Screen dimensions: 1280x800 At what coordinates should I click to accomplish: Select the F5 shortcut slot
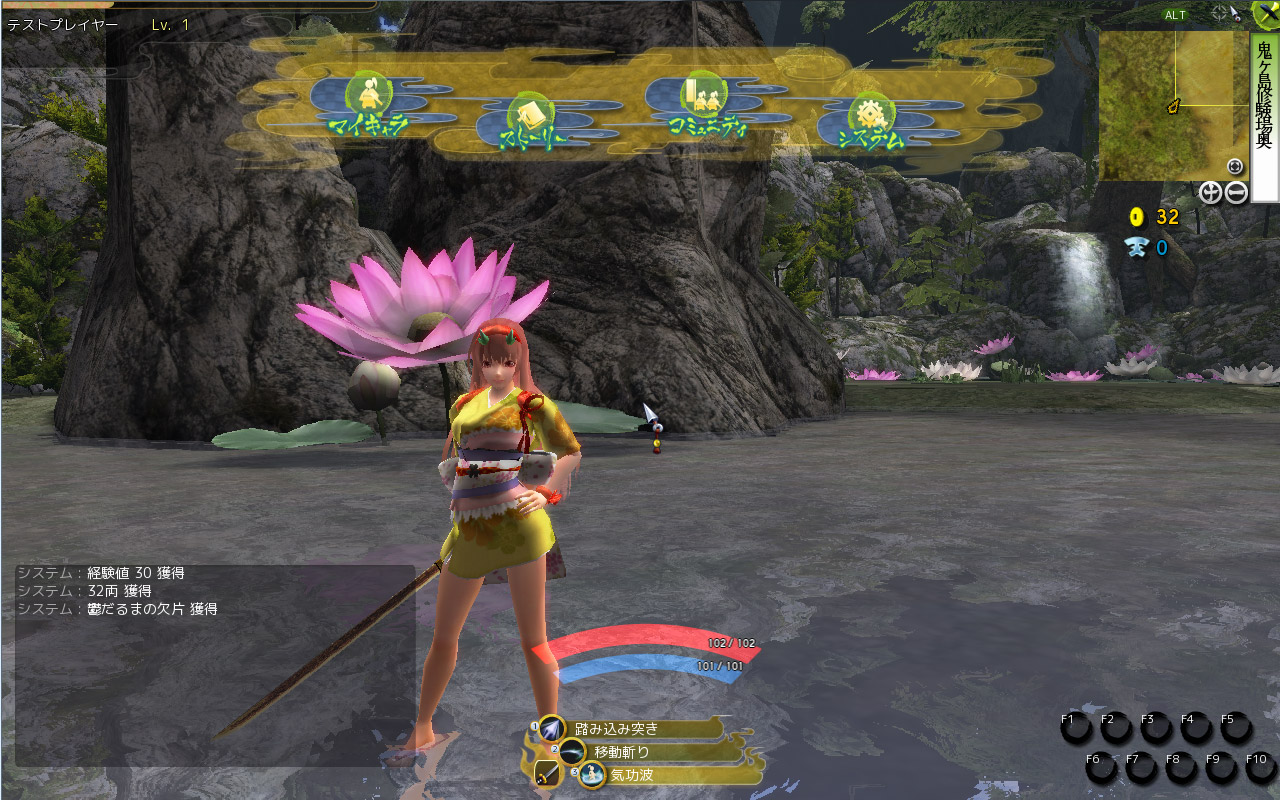(x=1236, y=728)
